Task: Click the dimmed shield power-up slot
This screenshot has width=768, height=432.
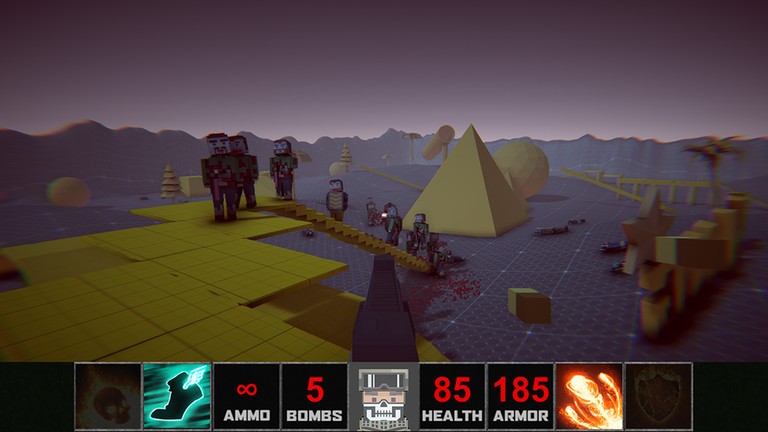Action: 658,396
